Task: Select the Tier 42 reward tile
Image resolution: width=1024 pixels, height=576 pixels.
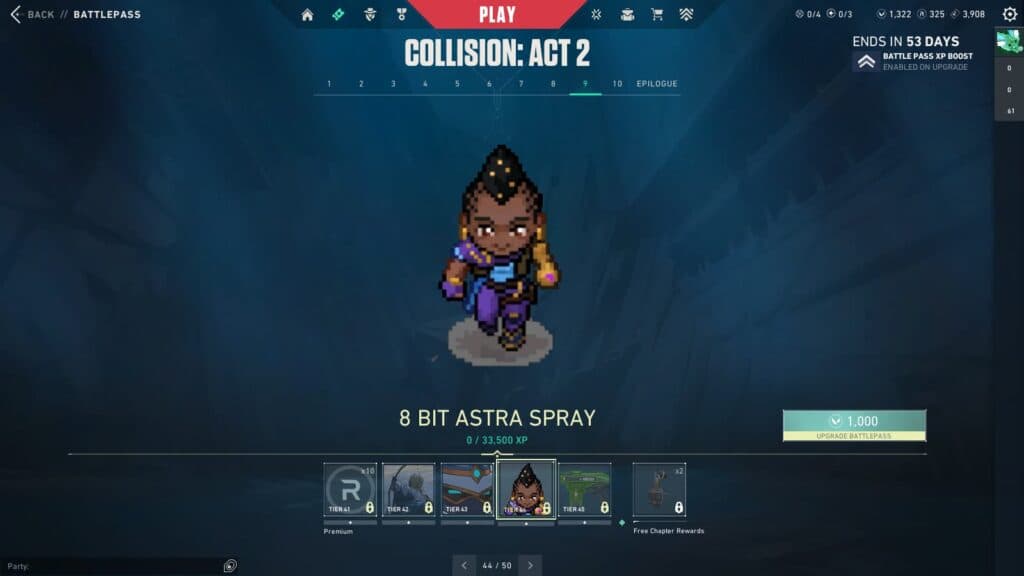Action: (x=409, y=489)
